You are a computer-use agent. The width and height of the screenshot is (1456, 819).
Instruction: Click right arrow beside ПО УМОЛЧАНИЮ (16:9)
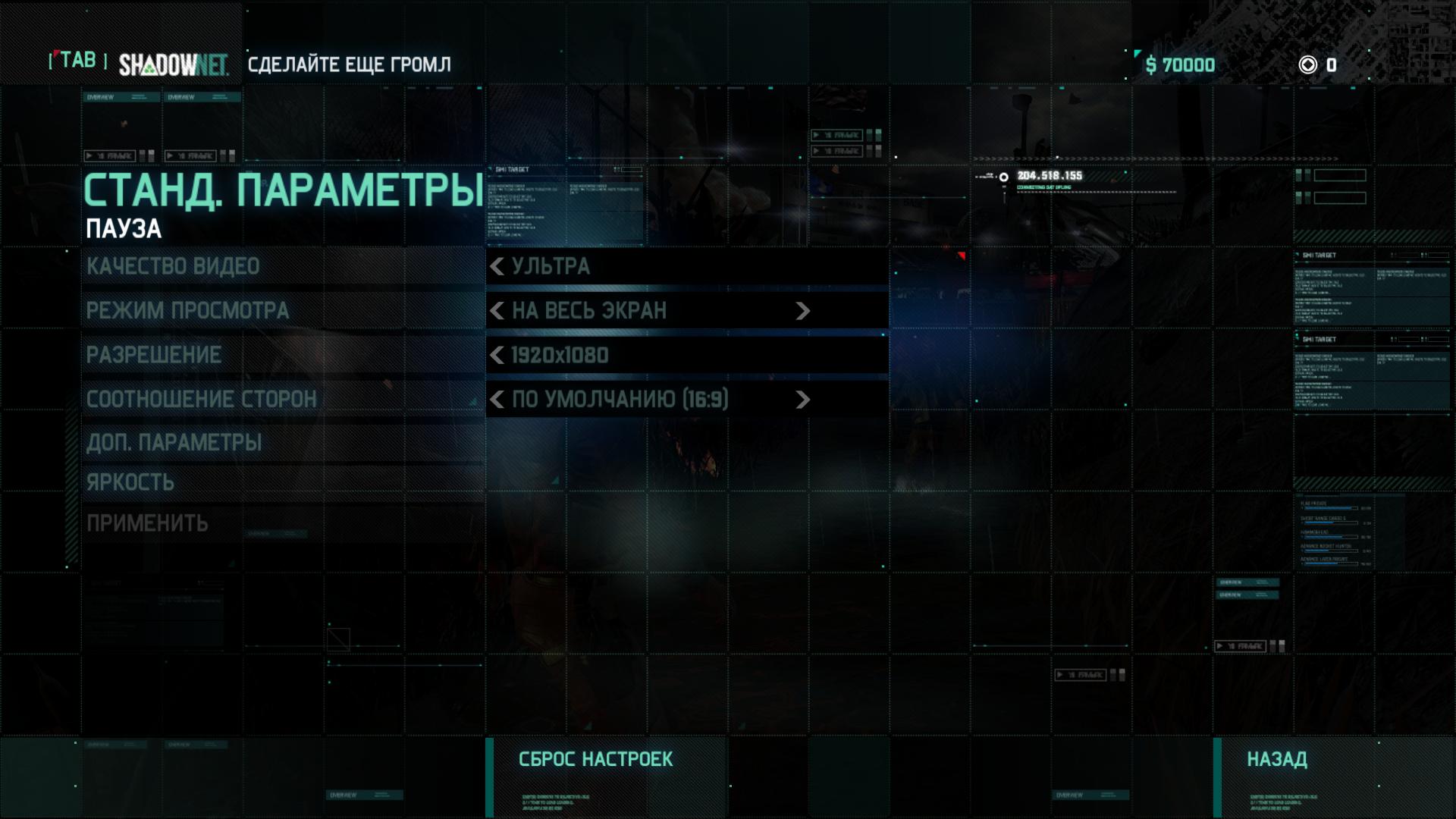pyautogui.click(x=802, y=400)
